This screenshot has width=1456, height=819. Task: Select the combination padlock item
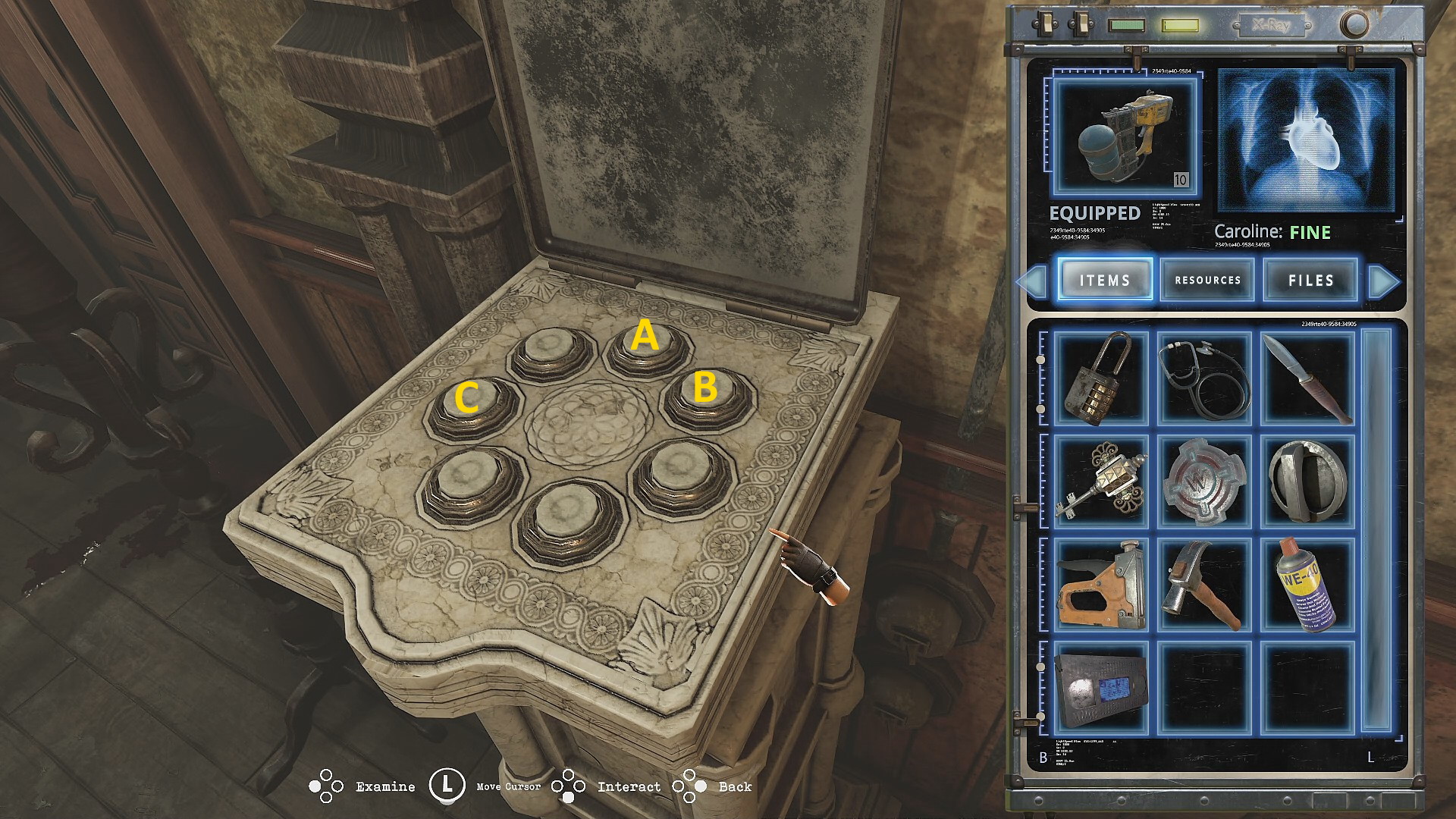[1101, 378]
